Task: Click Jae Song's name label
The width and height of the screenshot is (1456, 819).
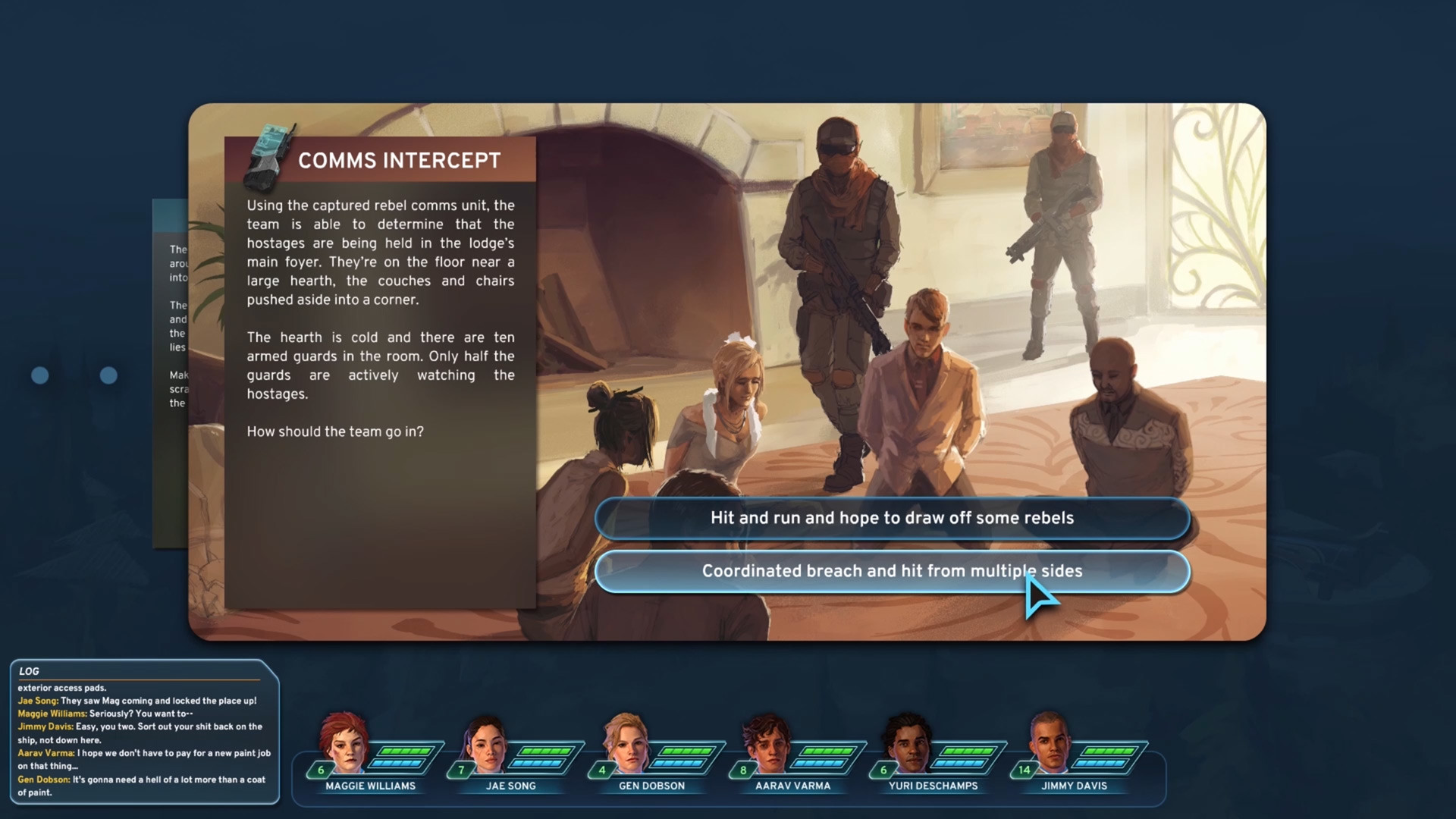Action: [512, 786]
